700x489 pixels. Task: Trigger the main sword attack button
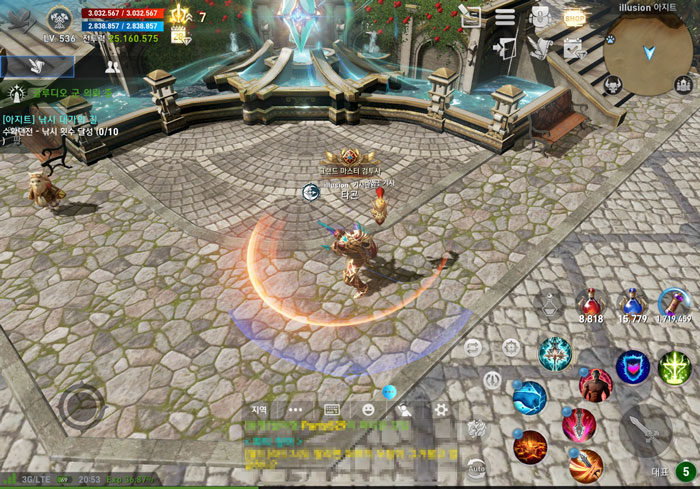pos(645,430)
